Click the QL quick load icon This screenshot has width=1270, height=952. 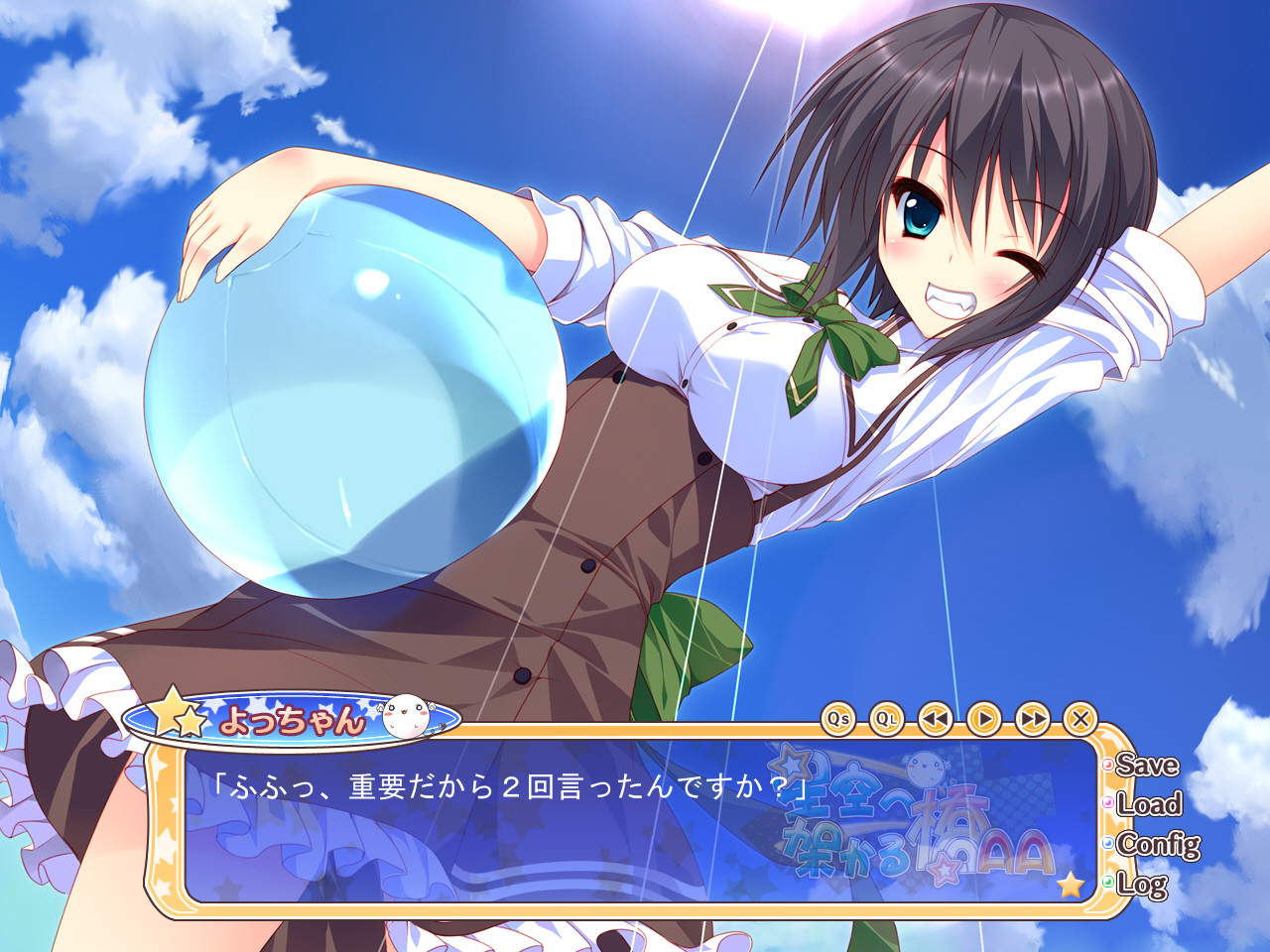(x=888, y=716)
